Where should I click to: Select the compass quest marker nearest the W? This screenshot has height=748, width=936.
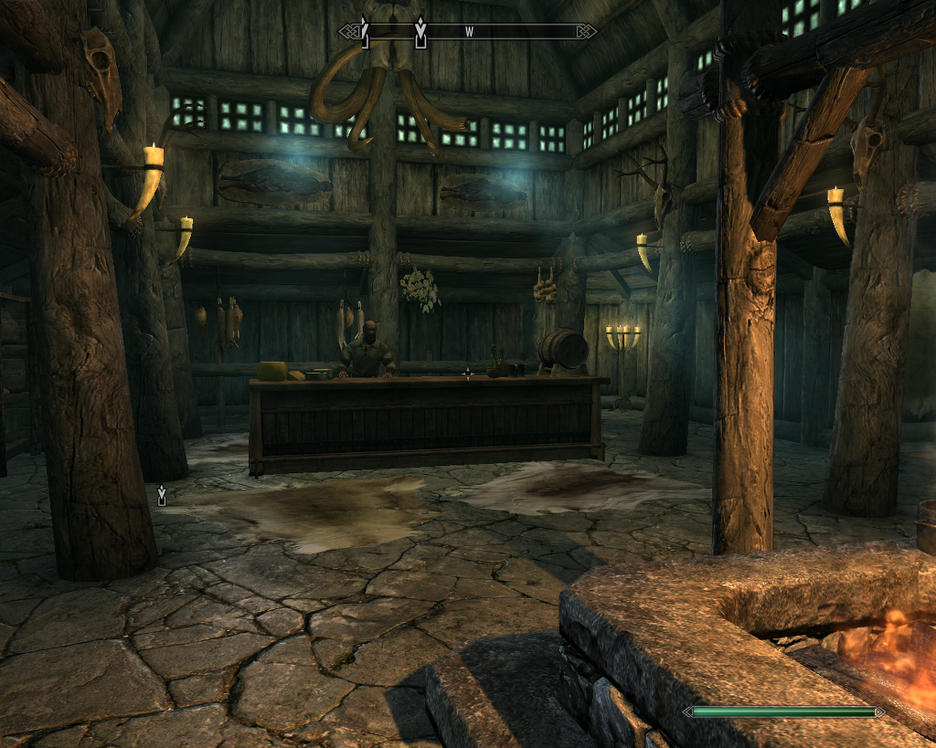click(421, 32)
